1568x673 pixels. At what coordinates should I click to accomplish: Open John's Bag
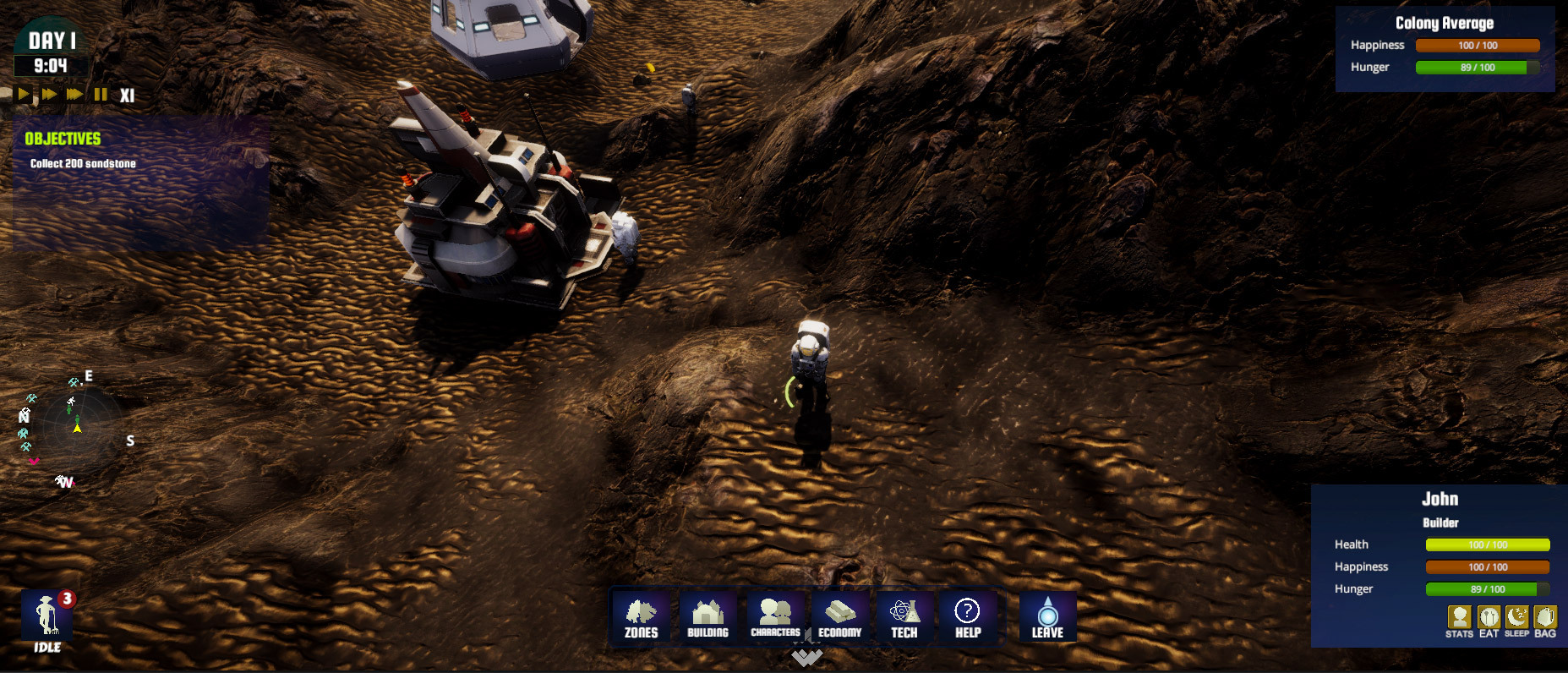pyautogui.click(x=1545, y=621)
